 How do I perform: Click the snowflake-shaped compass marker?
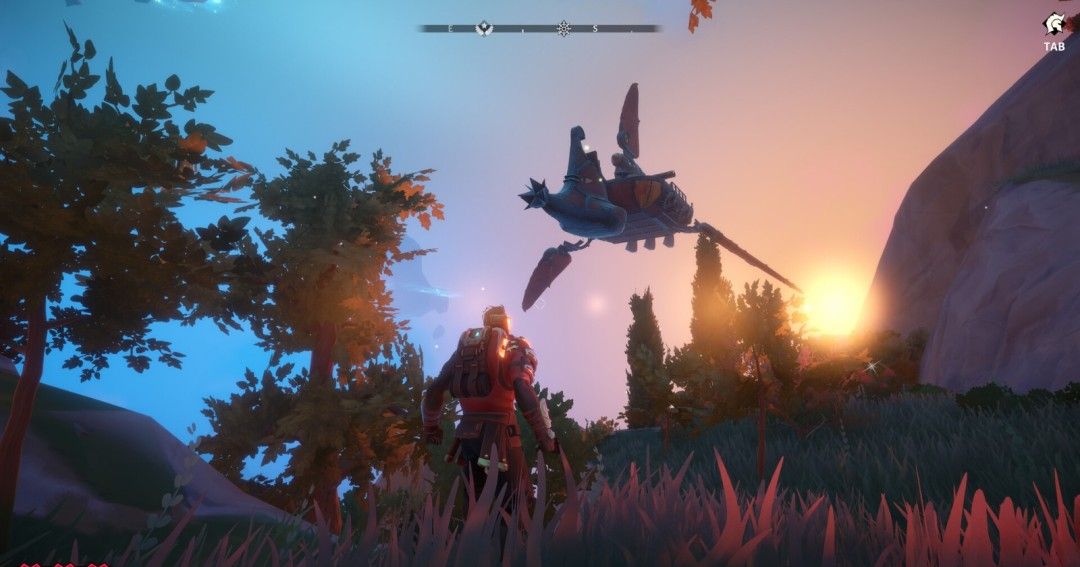[x=564, y=28]
